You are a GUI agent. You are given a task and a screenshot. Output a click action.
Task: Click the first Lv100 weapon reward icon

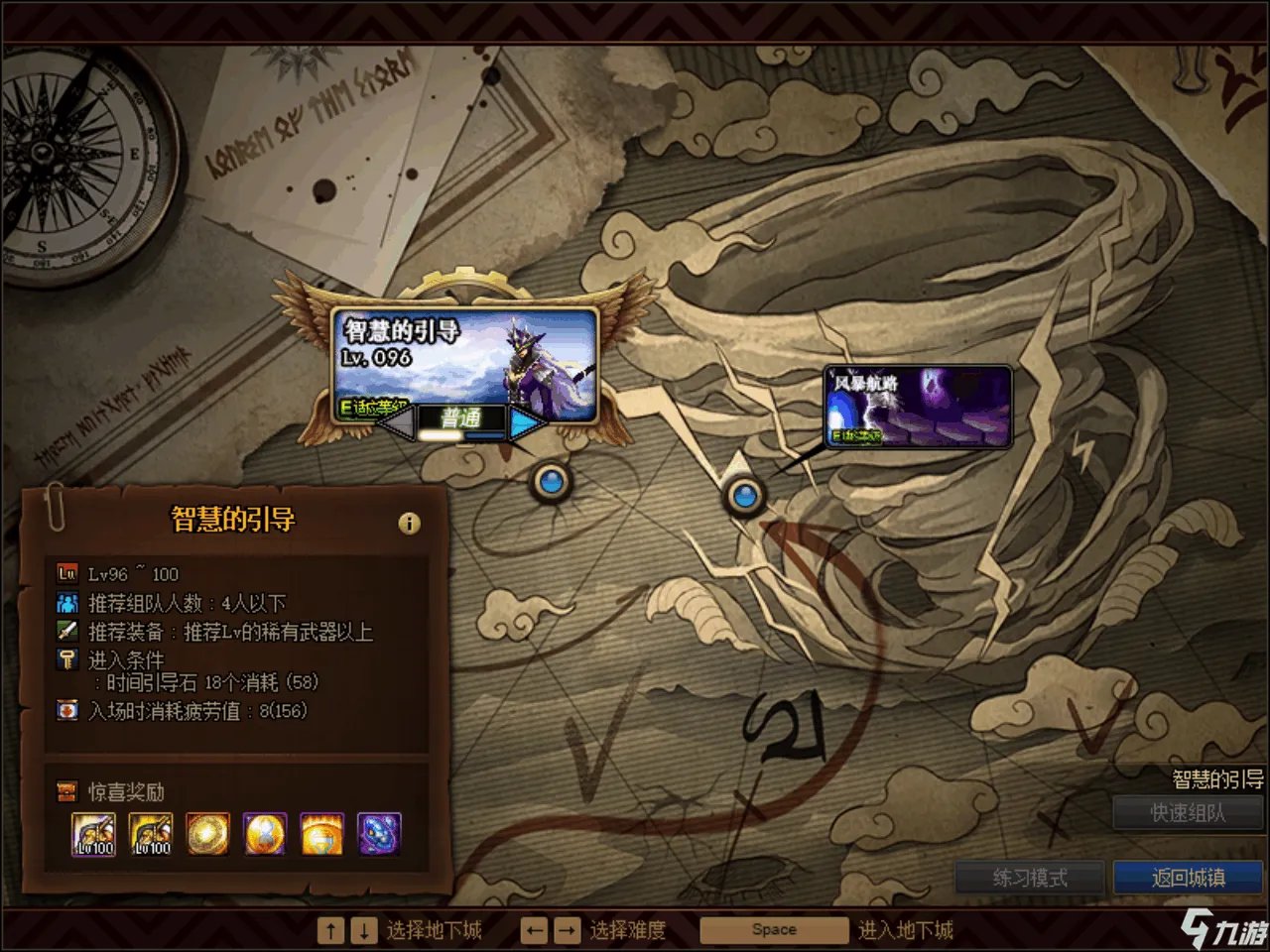point(94,833)
